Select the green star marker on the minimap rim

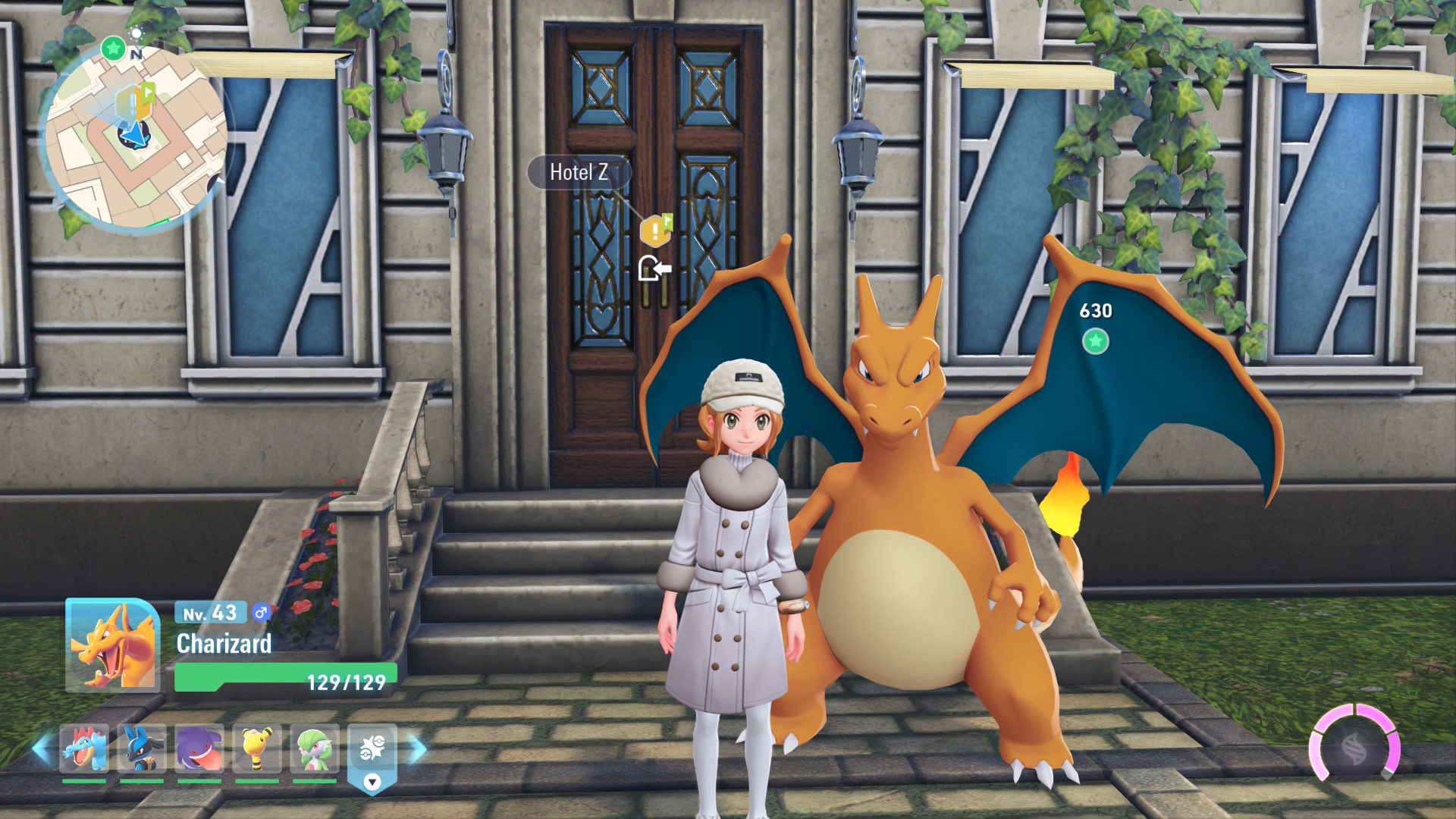(x=114, y=49)
